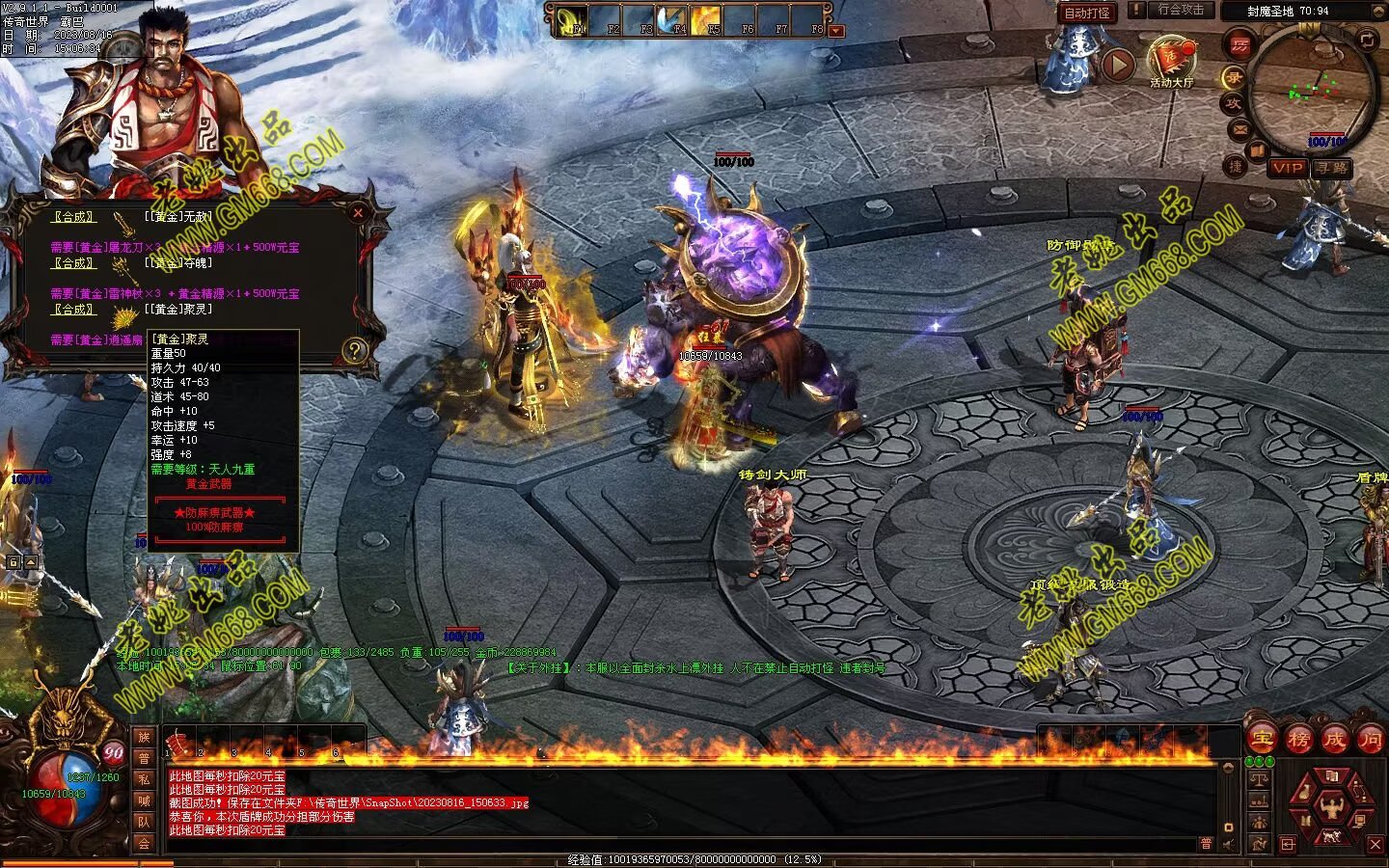Open the VIP panel
1389x868 pixels.
1287,168
